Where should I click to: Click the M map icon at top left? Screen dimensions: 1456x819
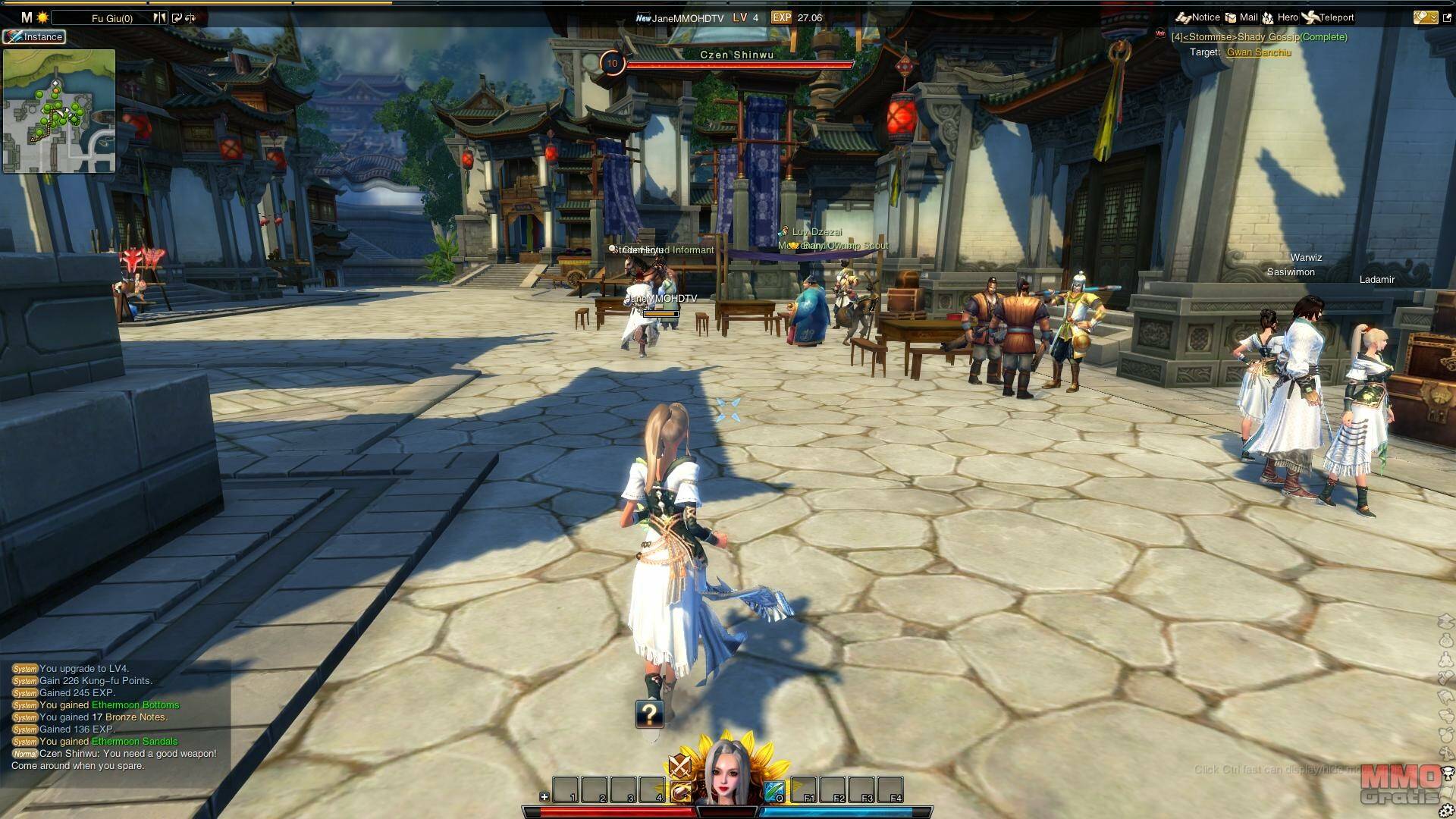coord(27,17)
